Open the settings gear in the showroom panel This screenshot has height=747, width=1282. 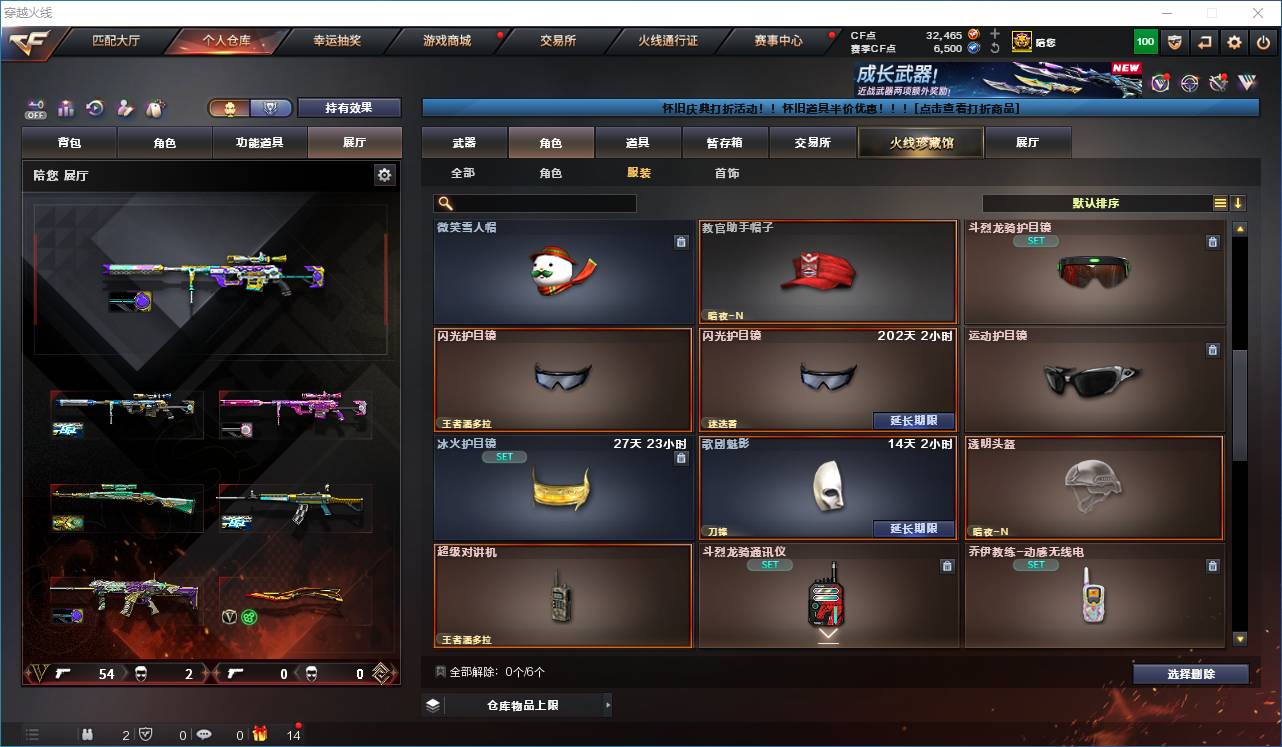pyautogui.click(x=385, y=174)
